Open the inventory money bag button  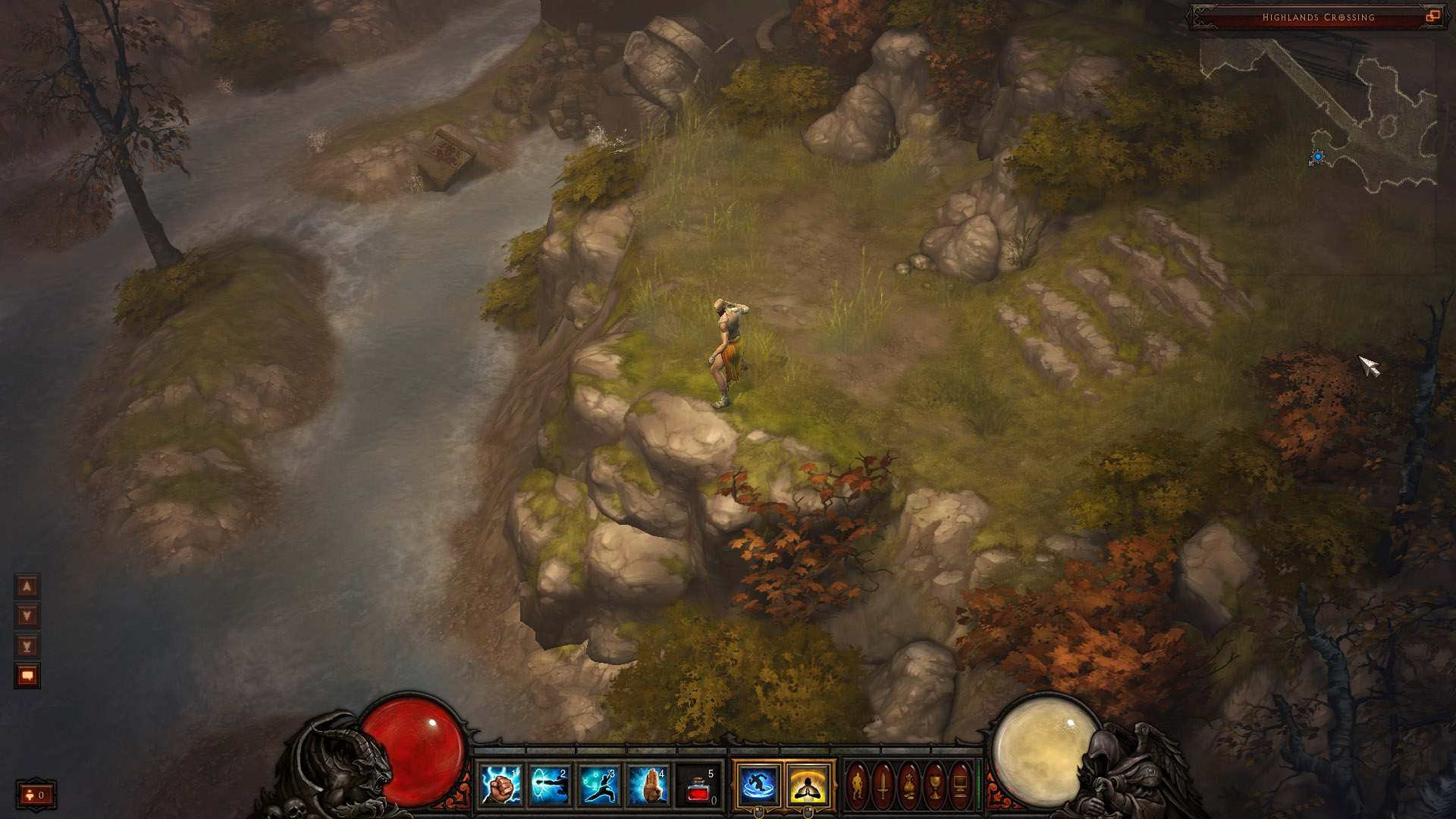908,785
